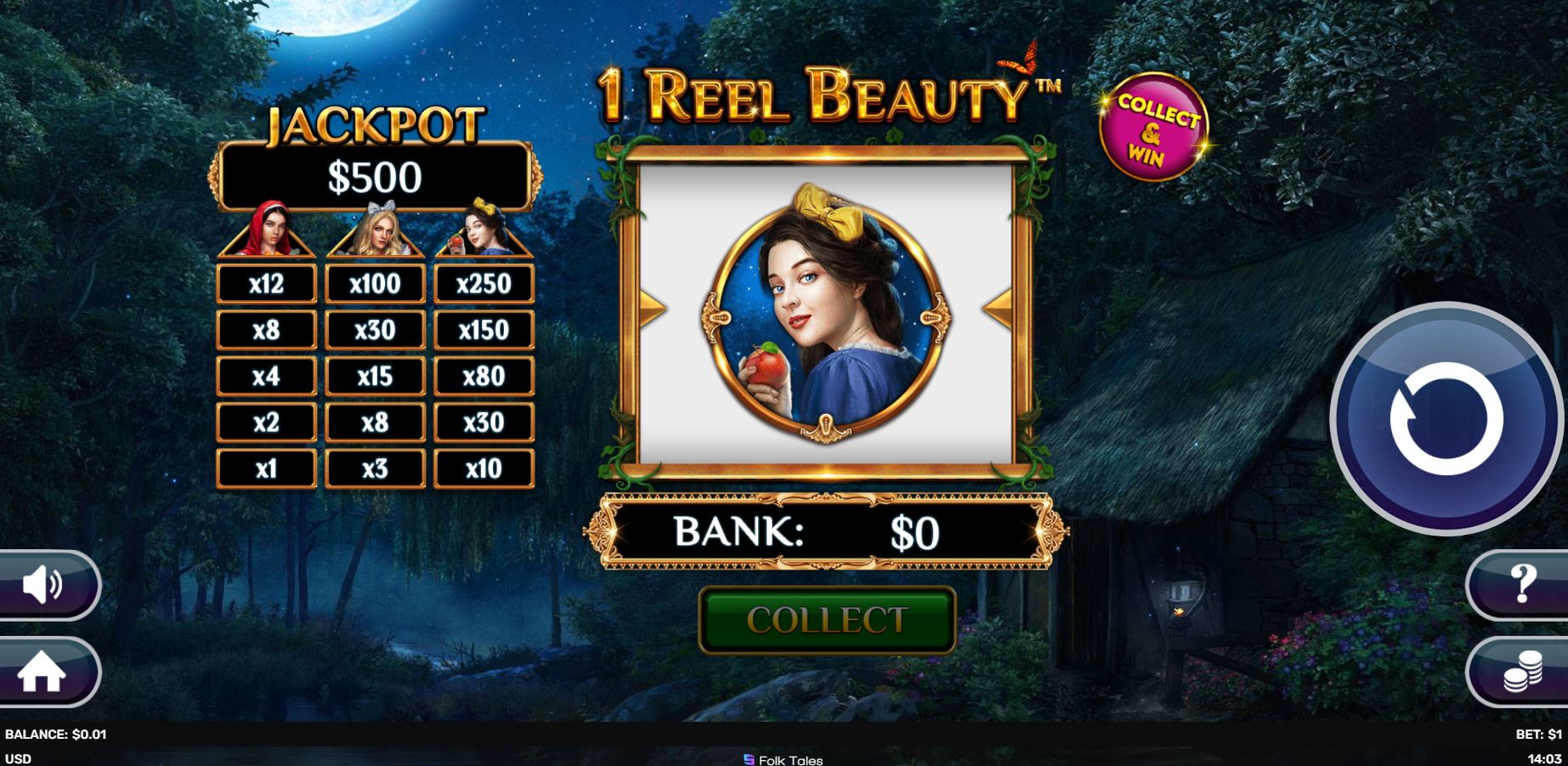Select the x12 multiplier cell

[266, 281]
